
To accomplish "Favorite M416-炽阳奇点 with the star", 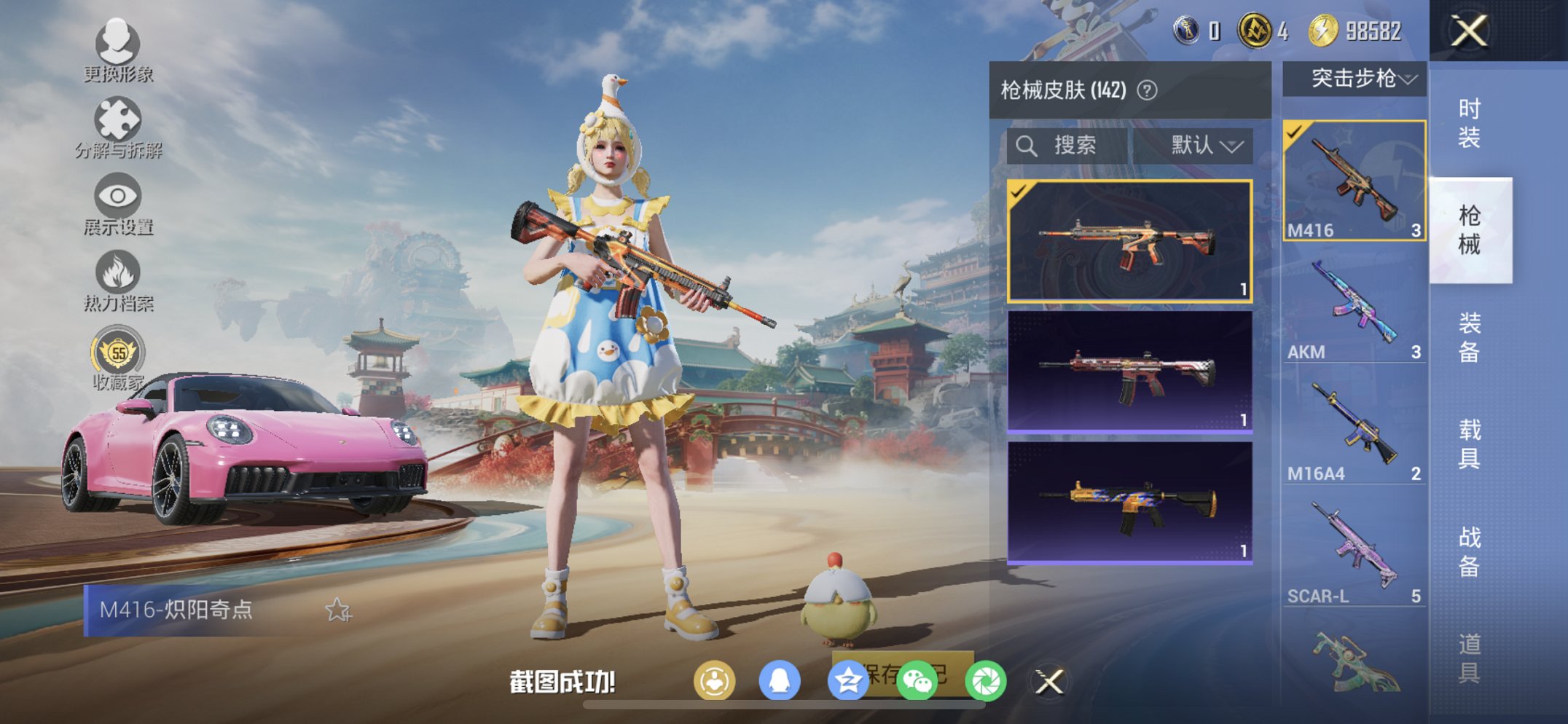I will click(x=338, y=612).
